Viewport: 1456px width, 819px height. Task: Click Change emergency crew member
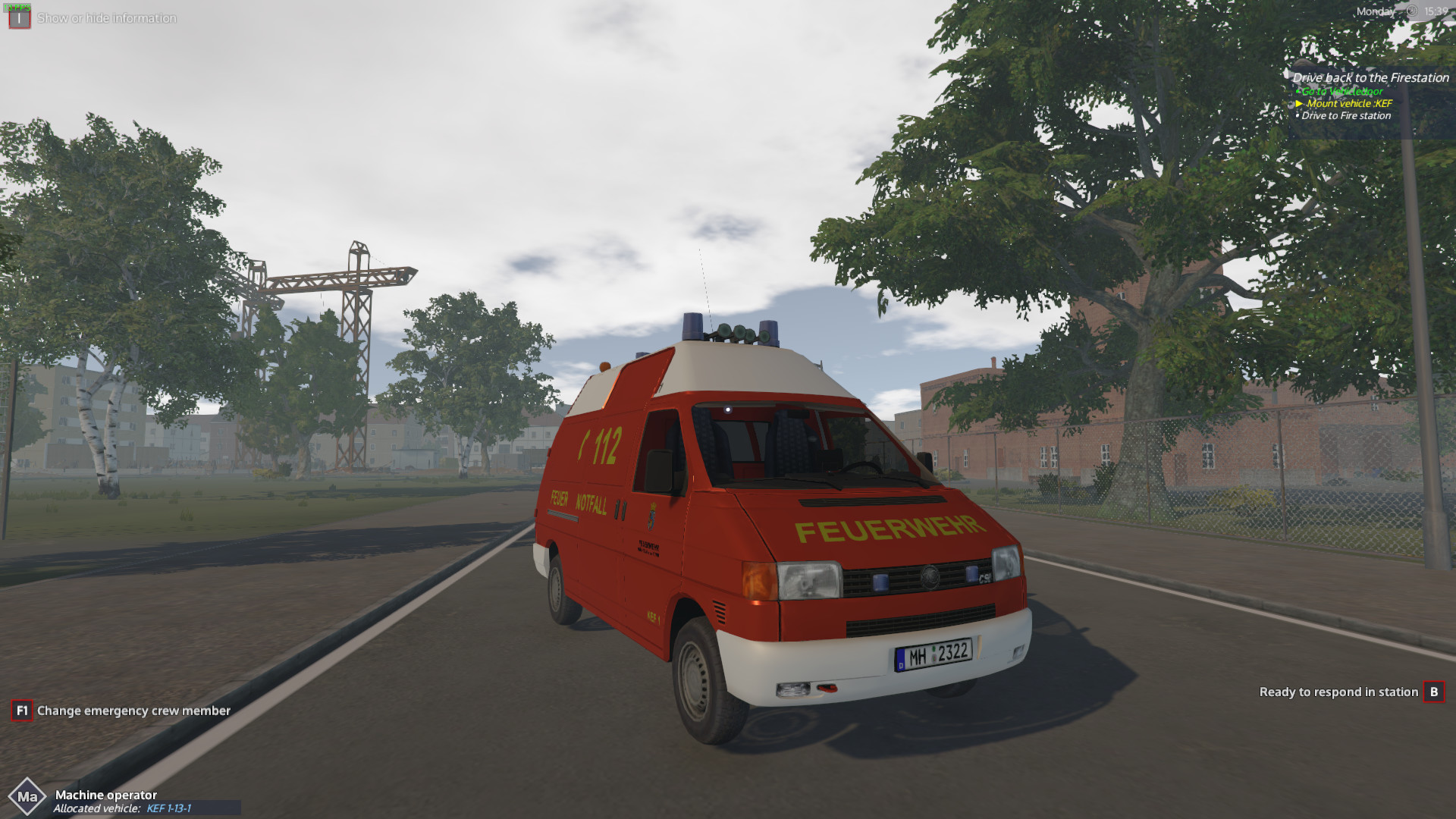133,711
